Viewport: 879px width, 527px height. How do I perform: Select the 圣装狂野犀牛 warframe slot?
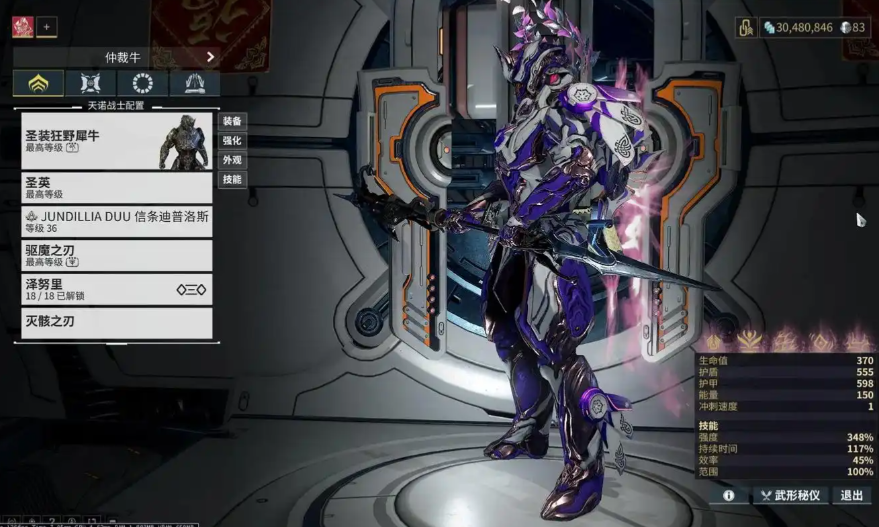116,140
